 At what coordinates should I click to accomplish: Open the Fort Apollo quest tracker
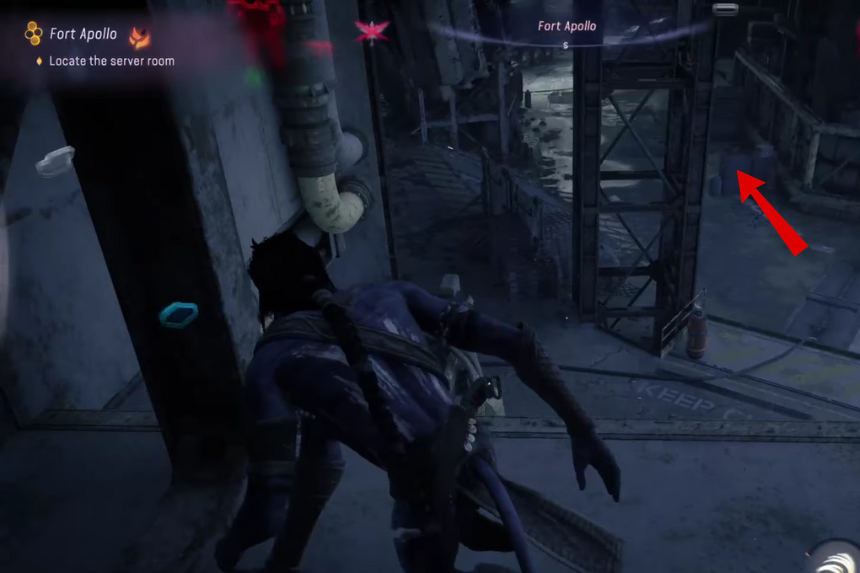tap(83, 34)
